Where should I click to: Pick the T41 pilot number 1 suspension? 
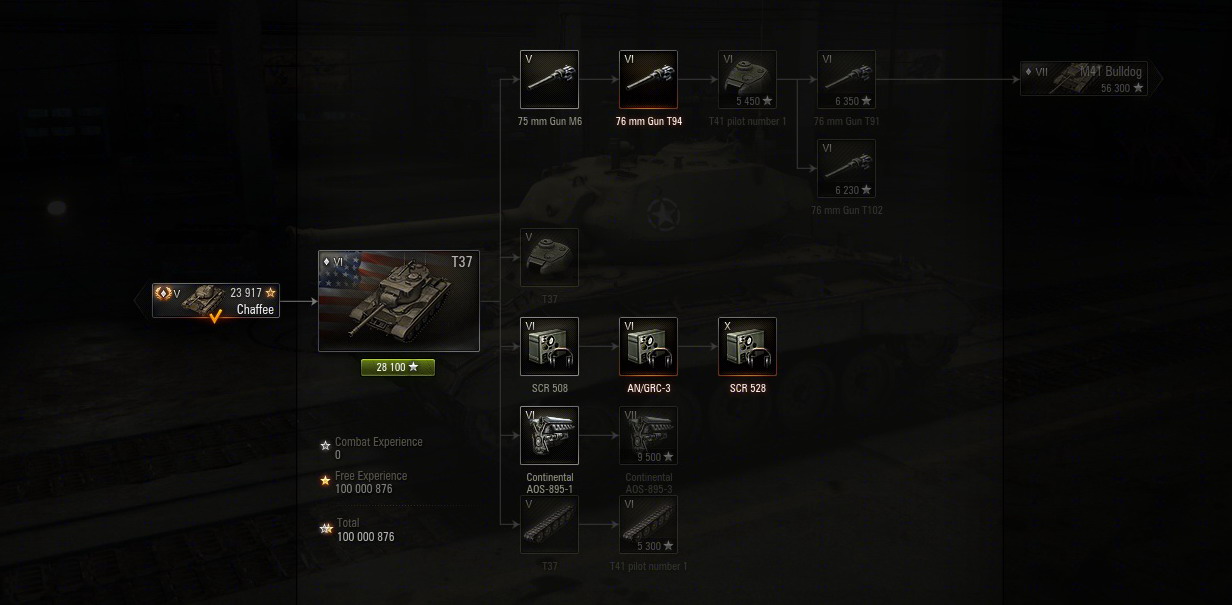click(648, 524)
